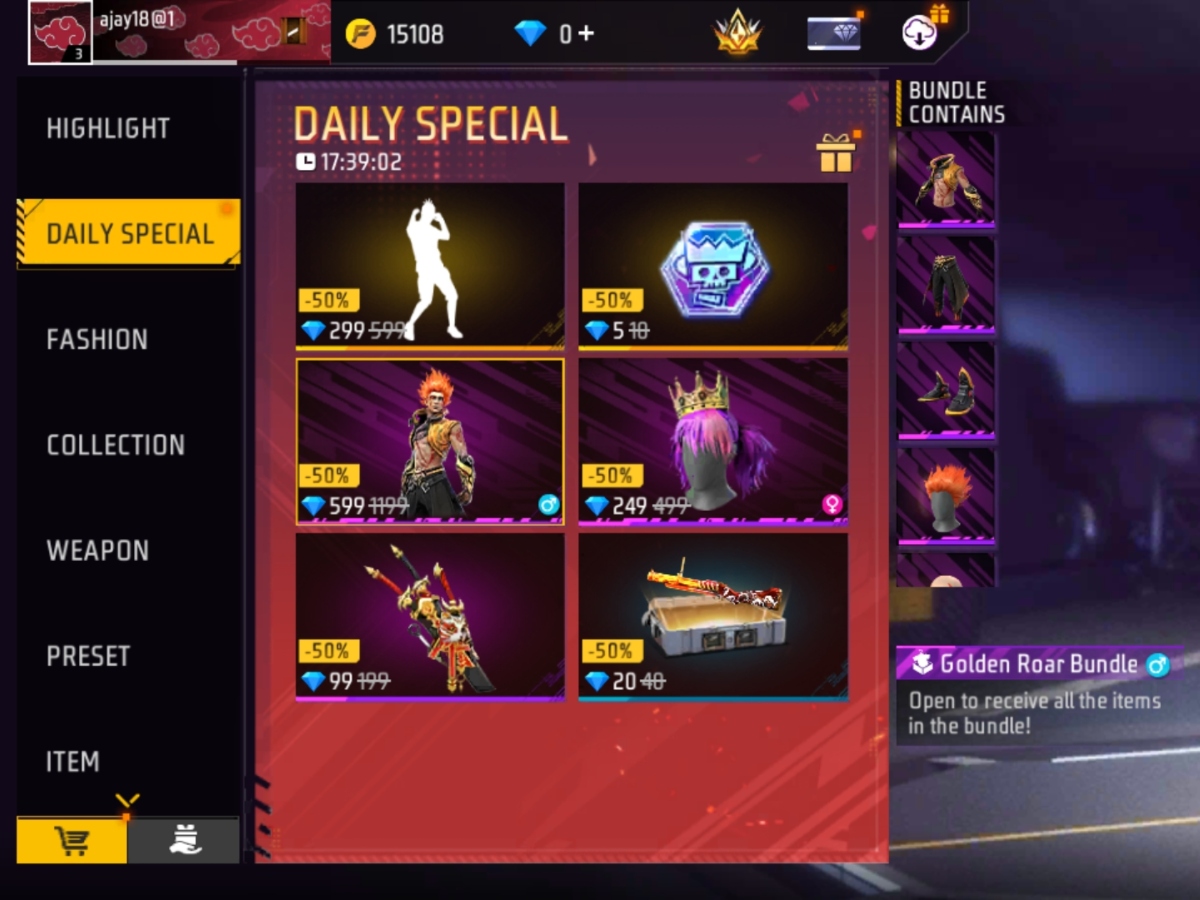Open the Preset category
The height and width of the screenshot is (900, 1200).
click(88, 656)
